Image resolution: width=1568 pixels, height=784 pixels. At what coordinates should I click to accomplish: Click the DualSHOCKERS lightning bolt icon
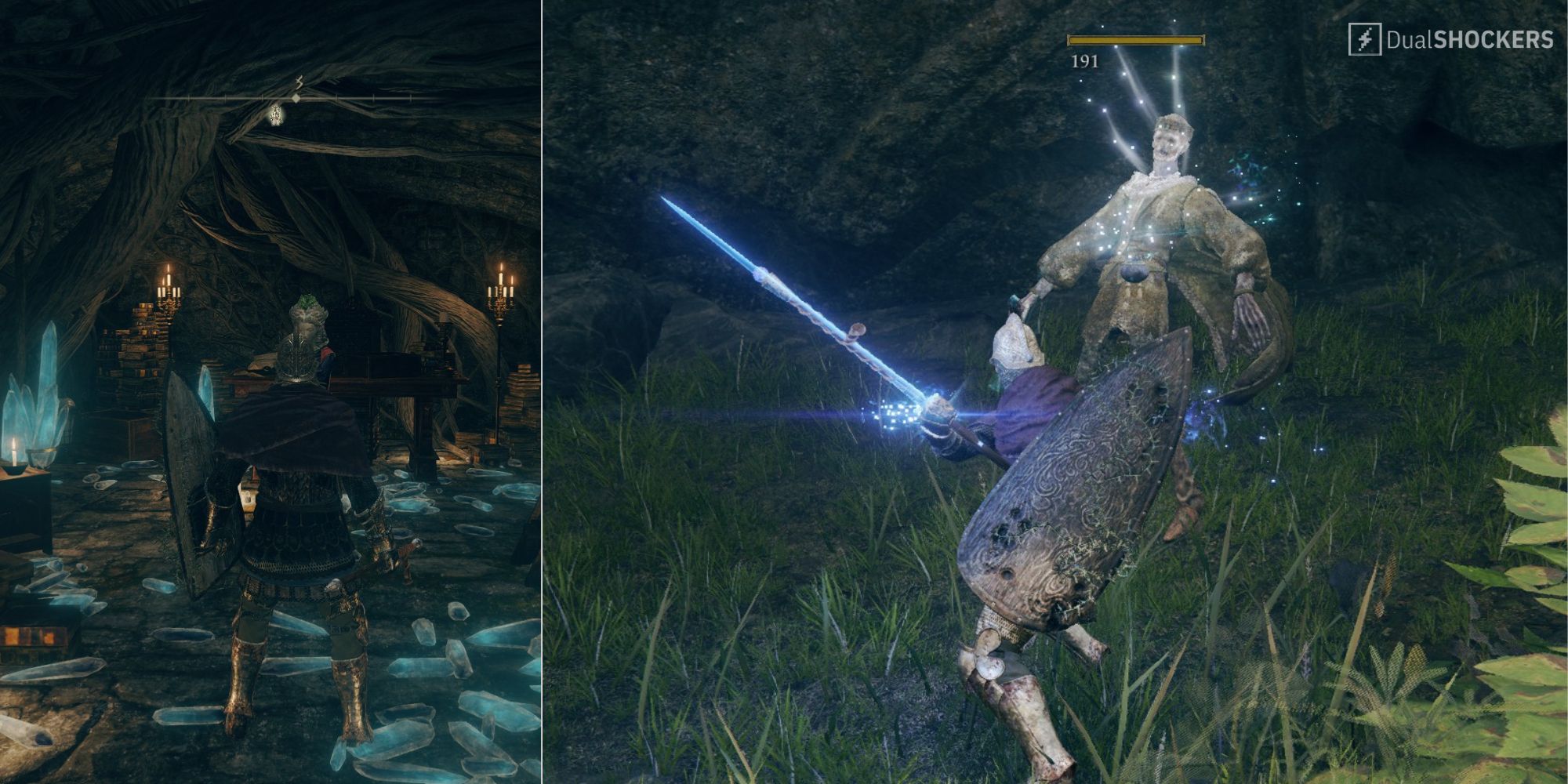(1366, 39)
